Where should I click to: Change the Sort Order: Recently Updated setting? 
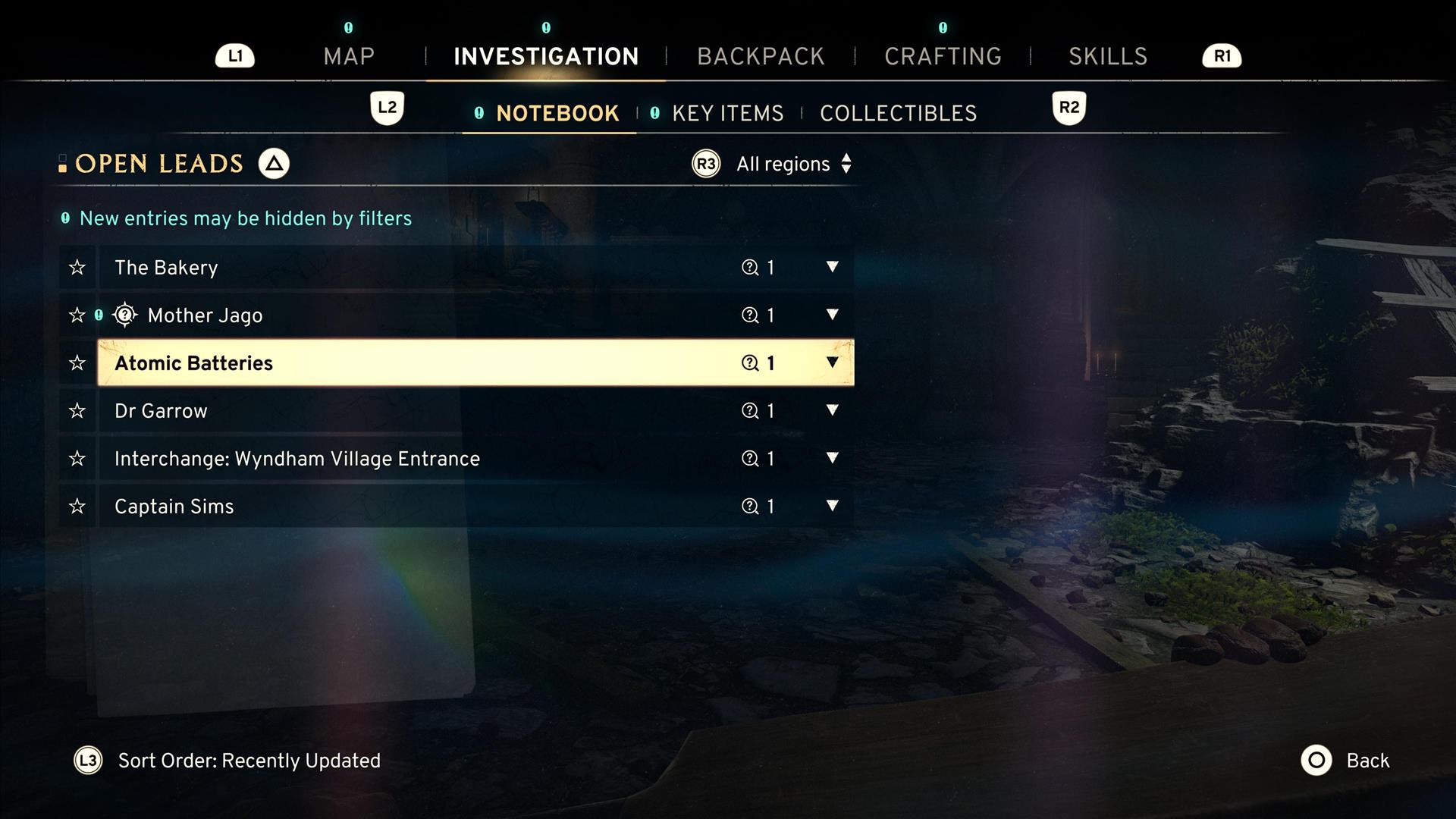tap(248, 761)
